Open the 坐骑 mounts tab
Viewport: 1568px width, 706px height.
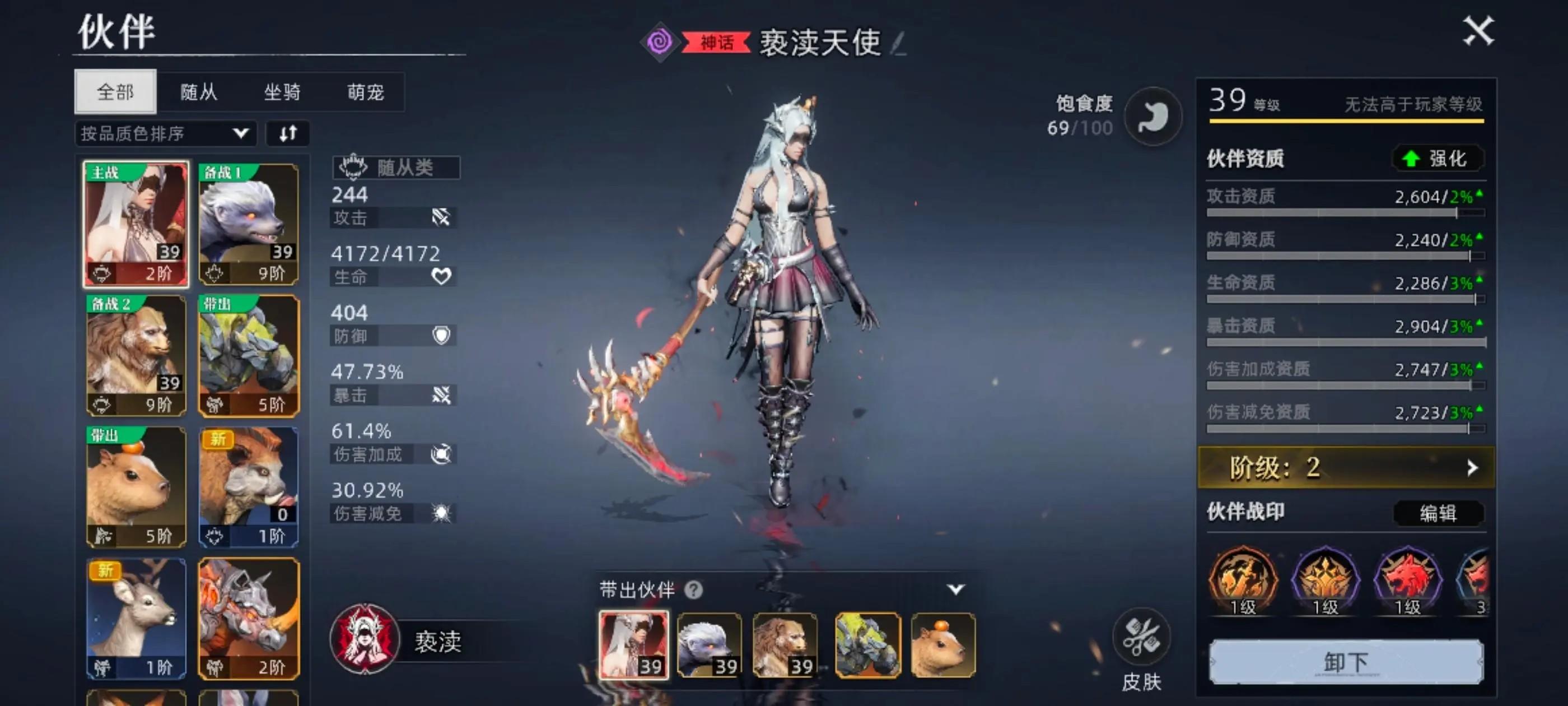point(281,92)
